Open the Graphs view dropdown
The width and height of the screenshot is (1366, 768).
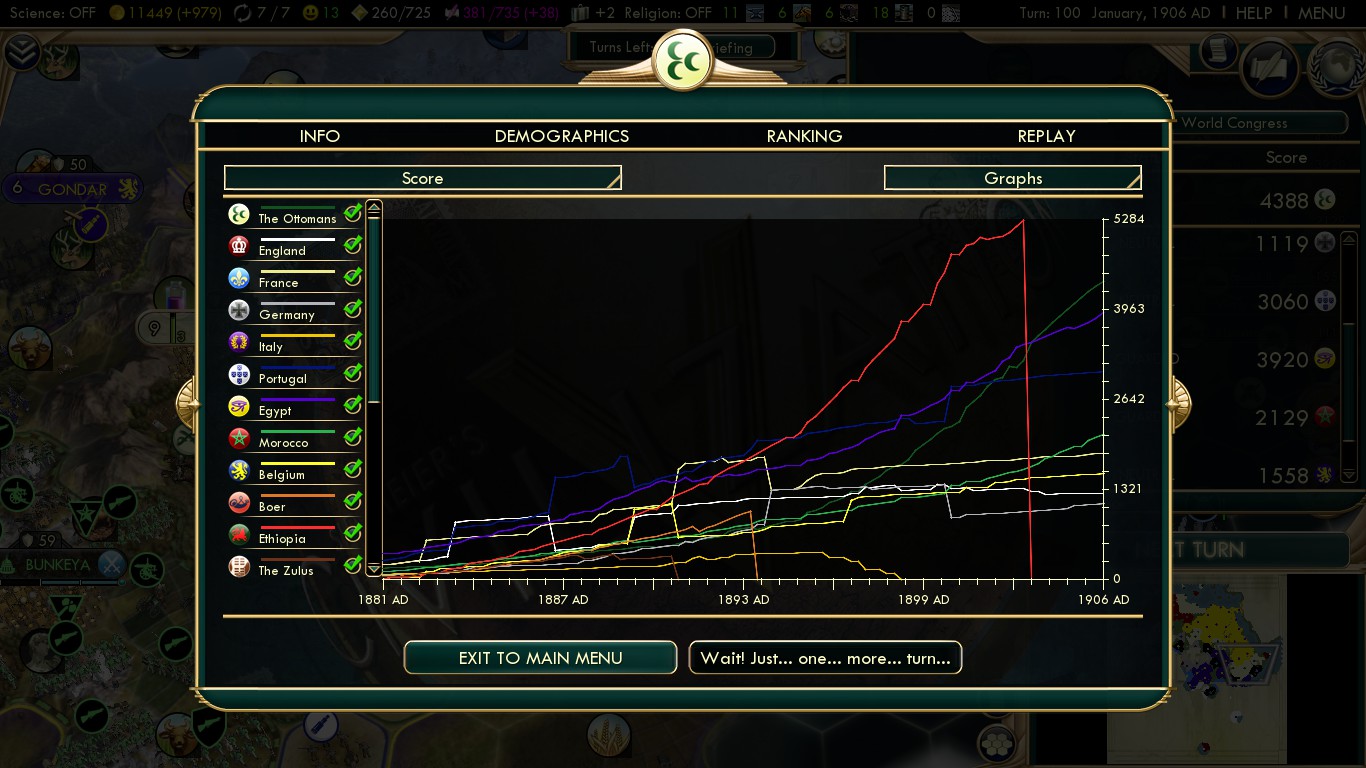tap(1012, 178)
